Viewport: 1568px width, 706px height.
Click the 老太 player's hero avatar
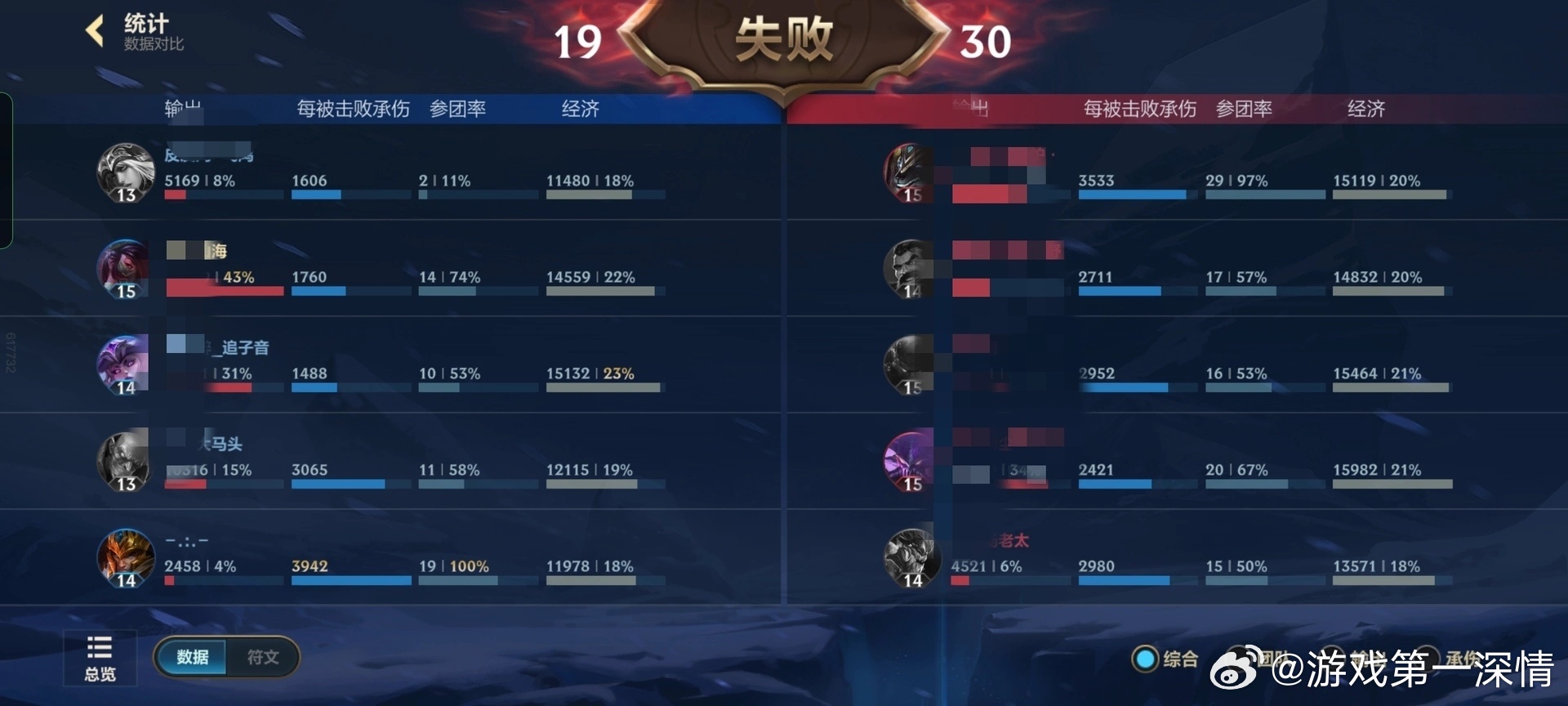[909, 559]
